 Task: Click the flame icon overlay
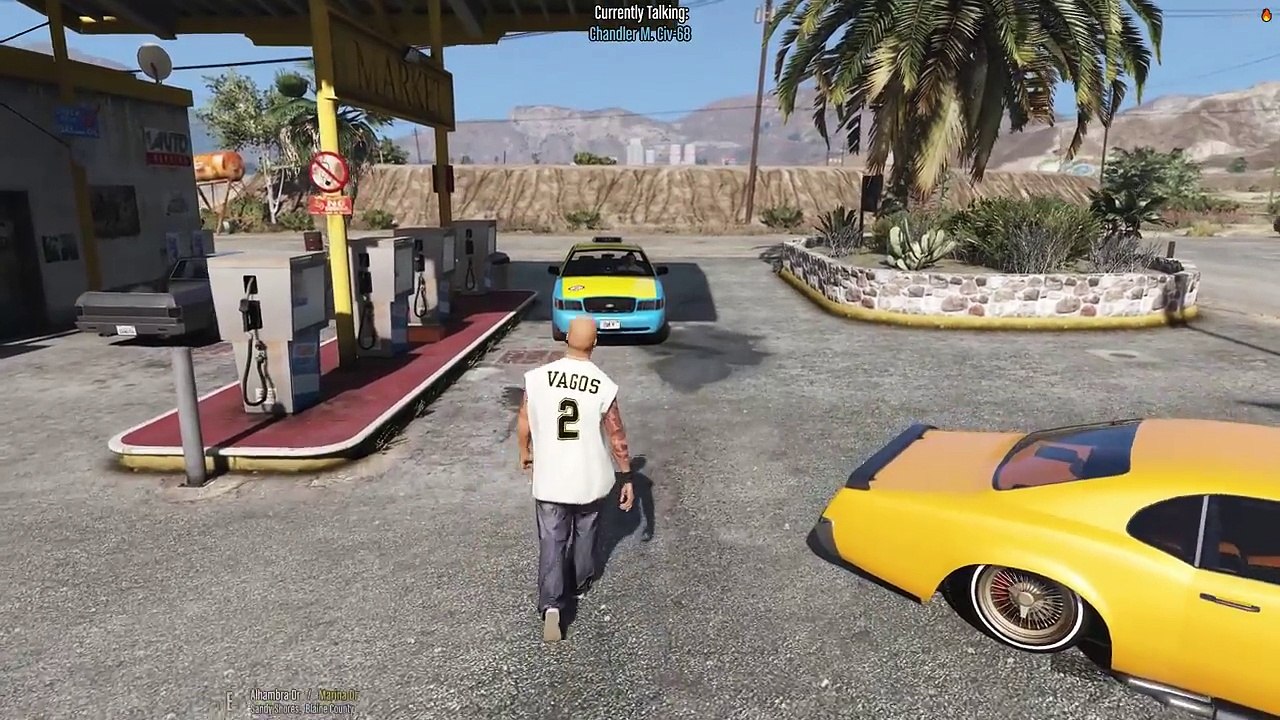tap(1268, 14)
